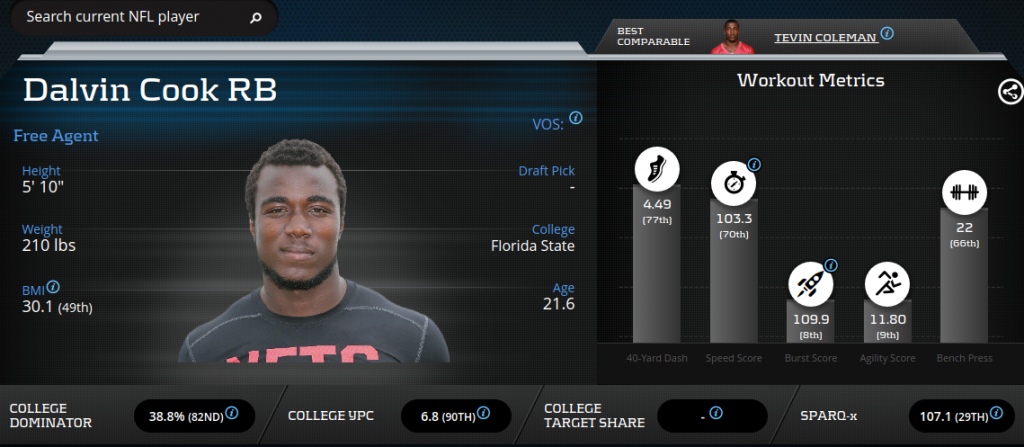Select the Speed Score stopwatch icon
1024x447 pixels.
733,183
